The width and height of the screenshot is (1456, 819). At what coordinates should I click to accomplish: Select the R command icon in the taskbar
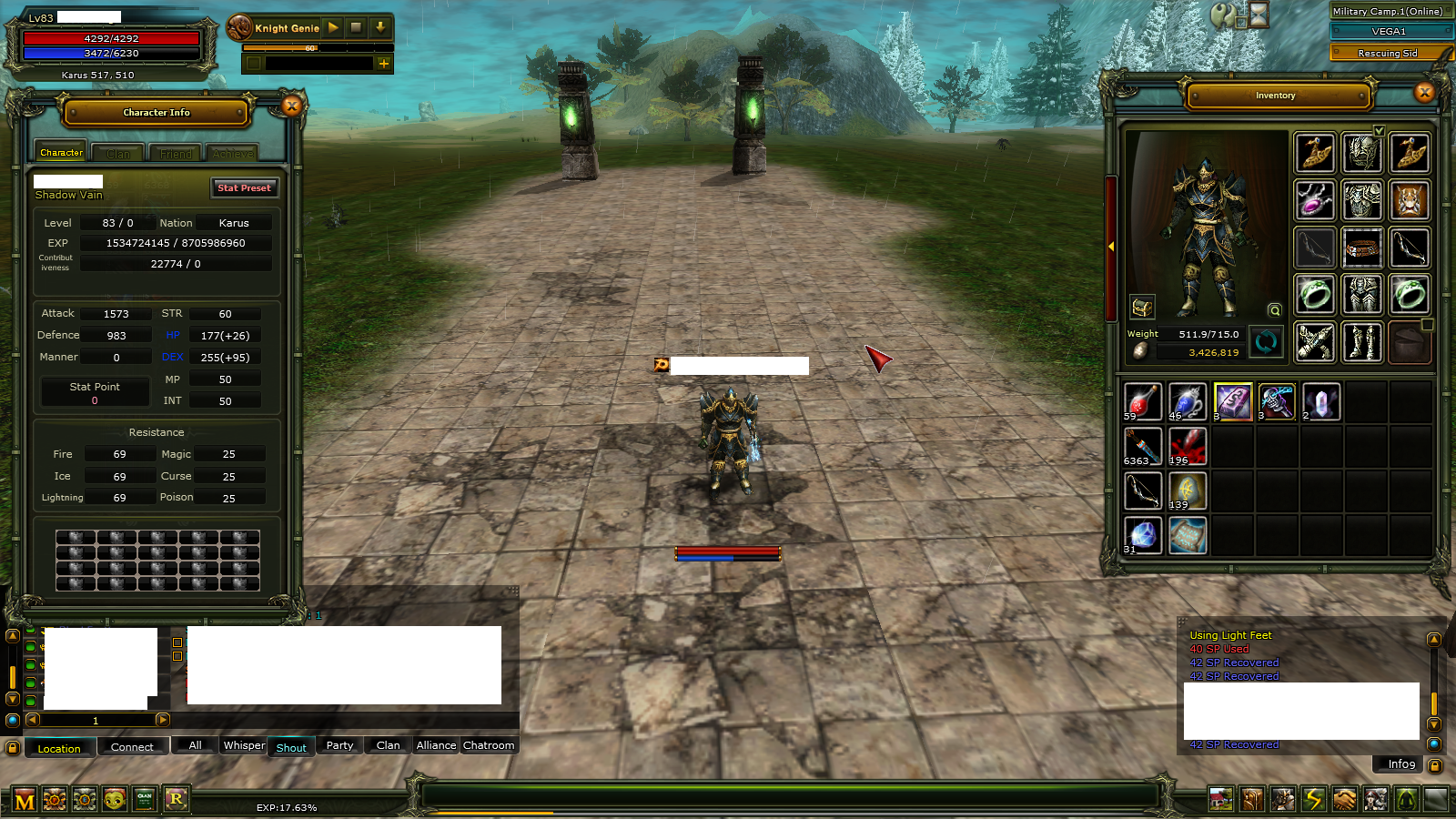pyautogui.click(x=177, y=799)
